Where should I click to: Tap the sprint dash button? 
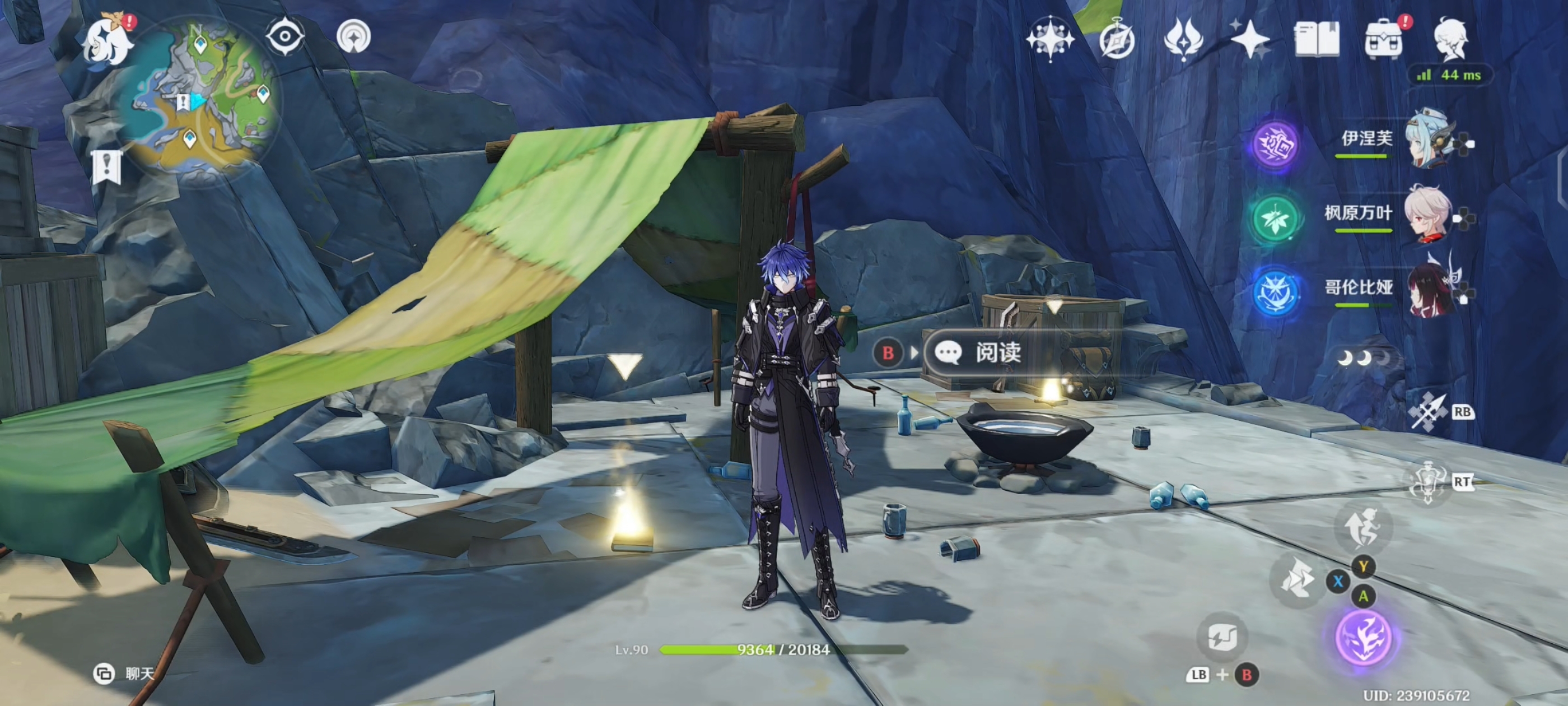tap(1296, 579)
